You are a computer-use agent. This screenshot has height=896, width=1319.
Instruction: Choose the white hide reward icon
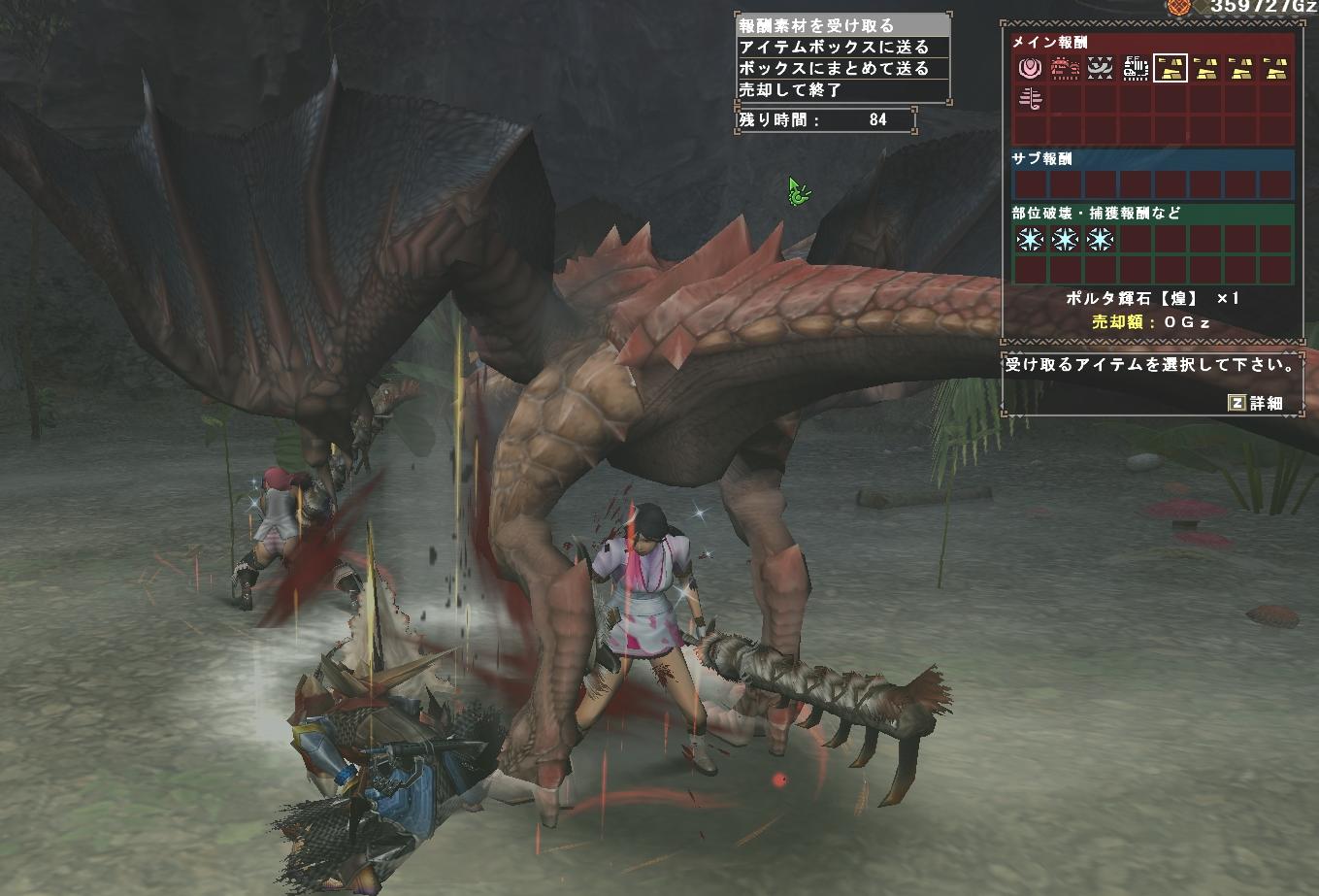click(x=1136, y=68)
